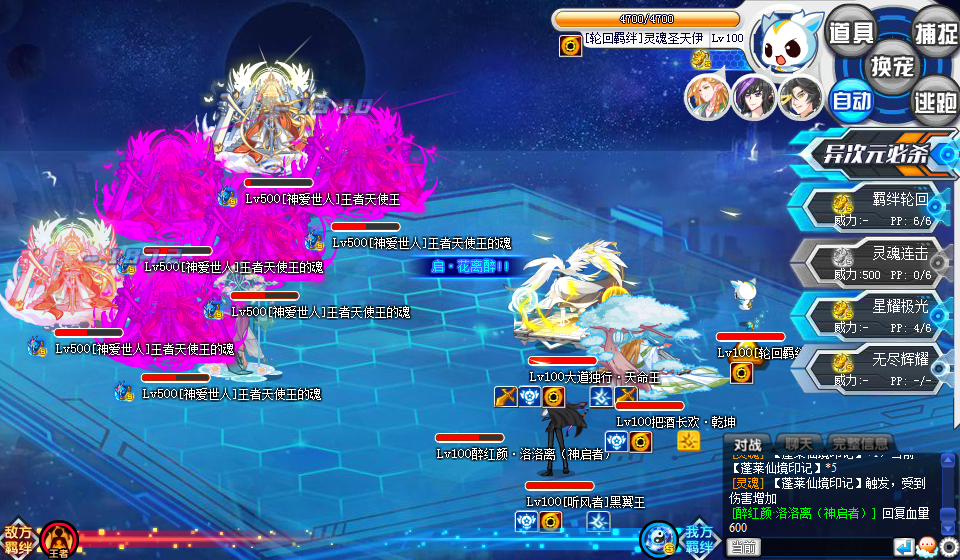Choose the 无尽辉耀 skill
Screen dimensions: 960x560
point(878,368)
